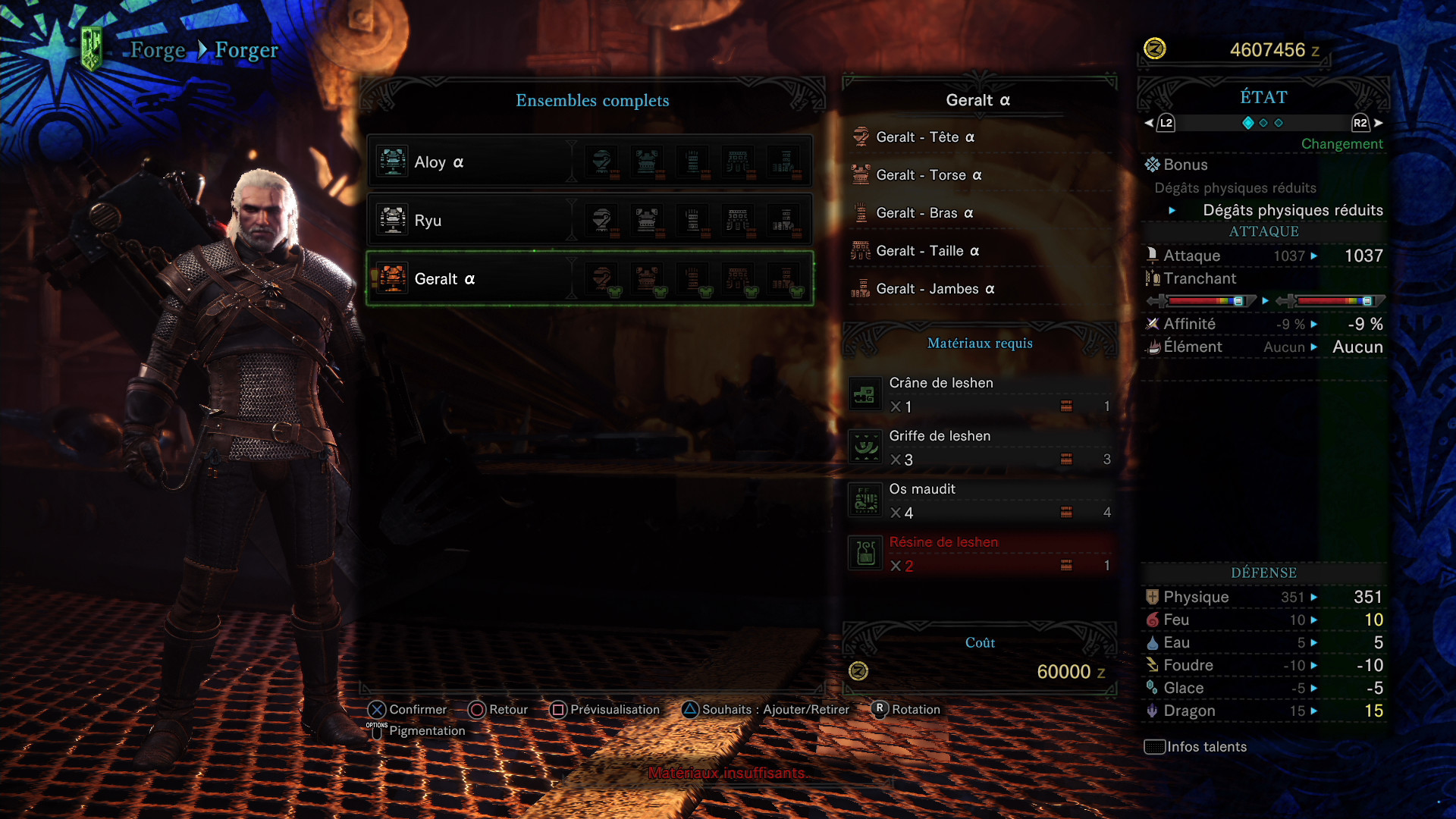Open the Affinité comparison arrow

[x=1313, y=324]
